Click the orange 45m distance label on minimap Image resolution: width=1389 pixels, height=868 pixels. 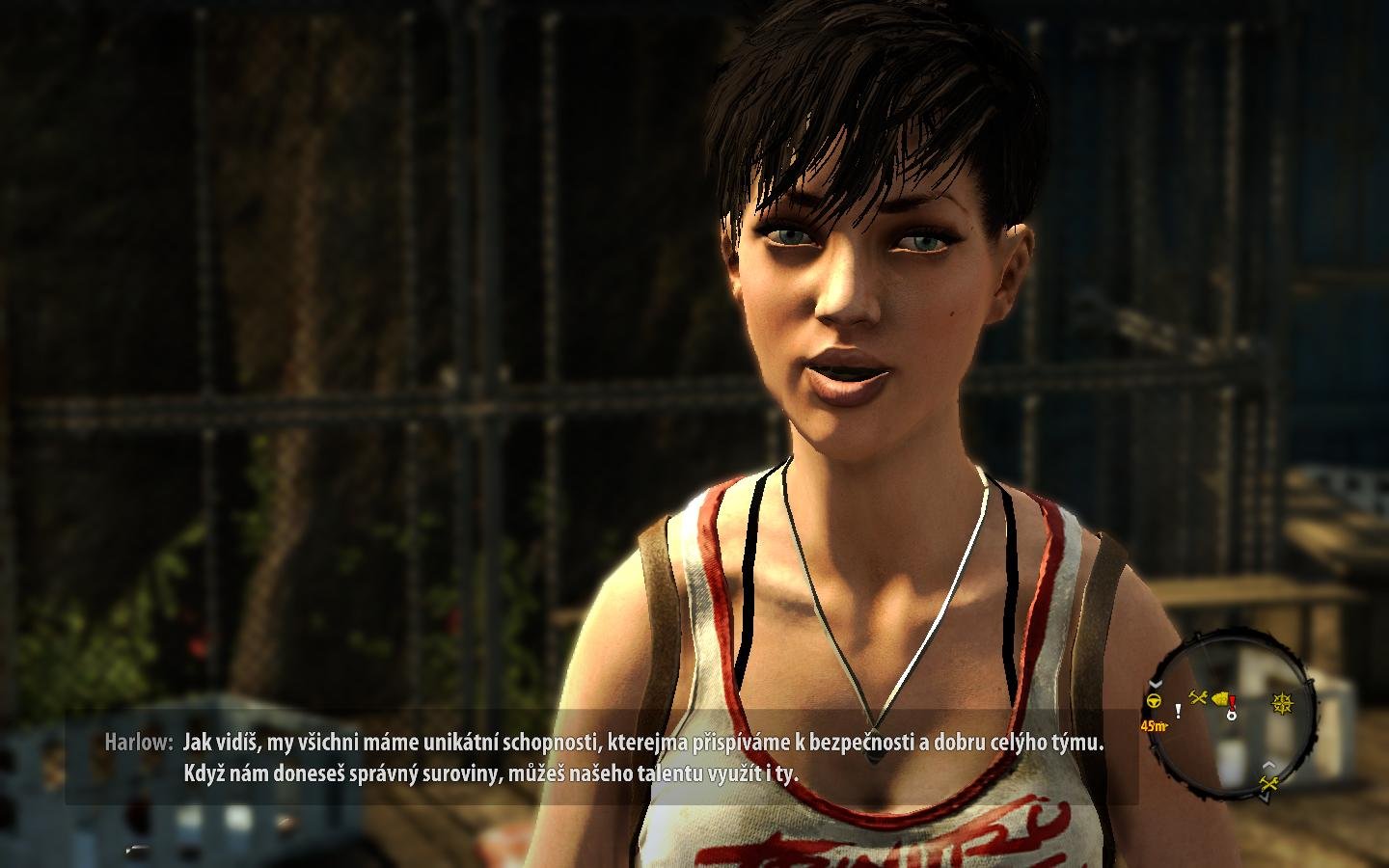(x=1154, y=724)
